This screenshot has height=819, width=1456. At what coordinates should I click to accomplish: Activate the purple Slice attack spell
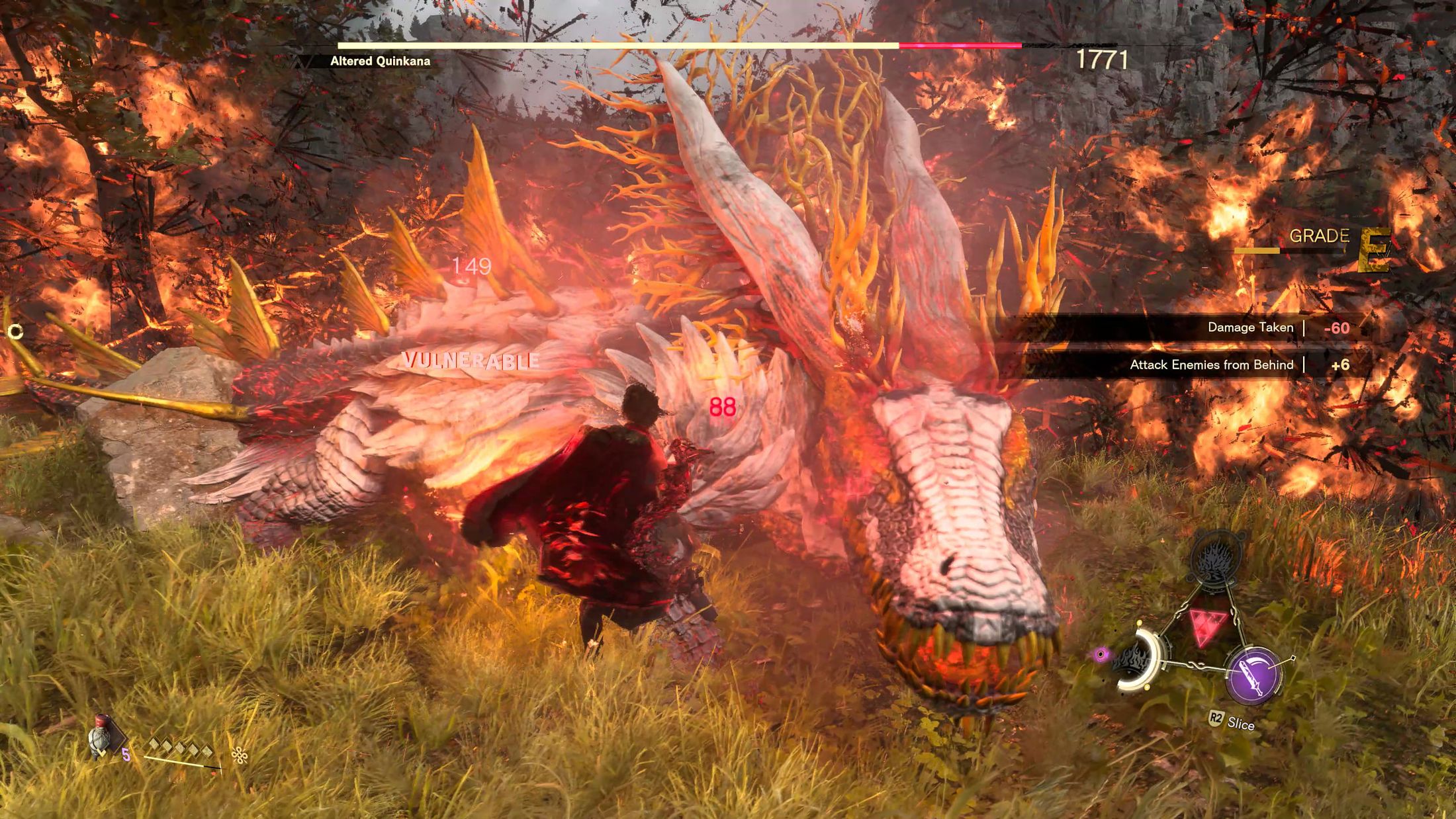[x=1253, y=675]
